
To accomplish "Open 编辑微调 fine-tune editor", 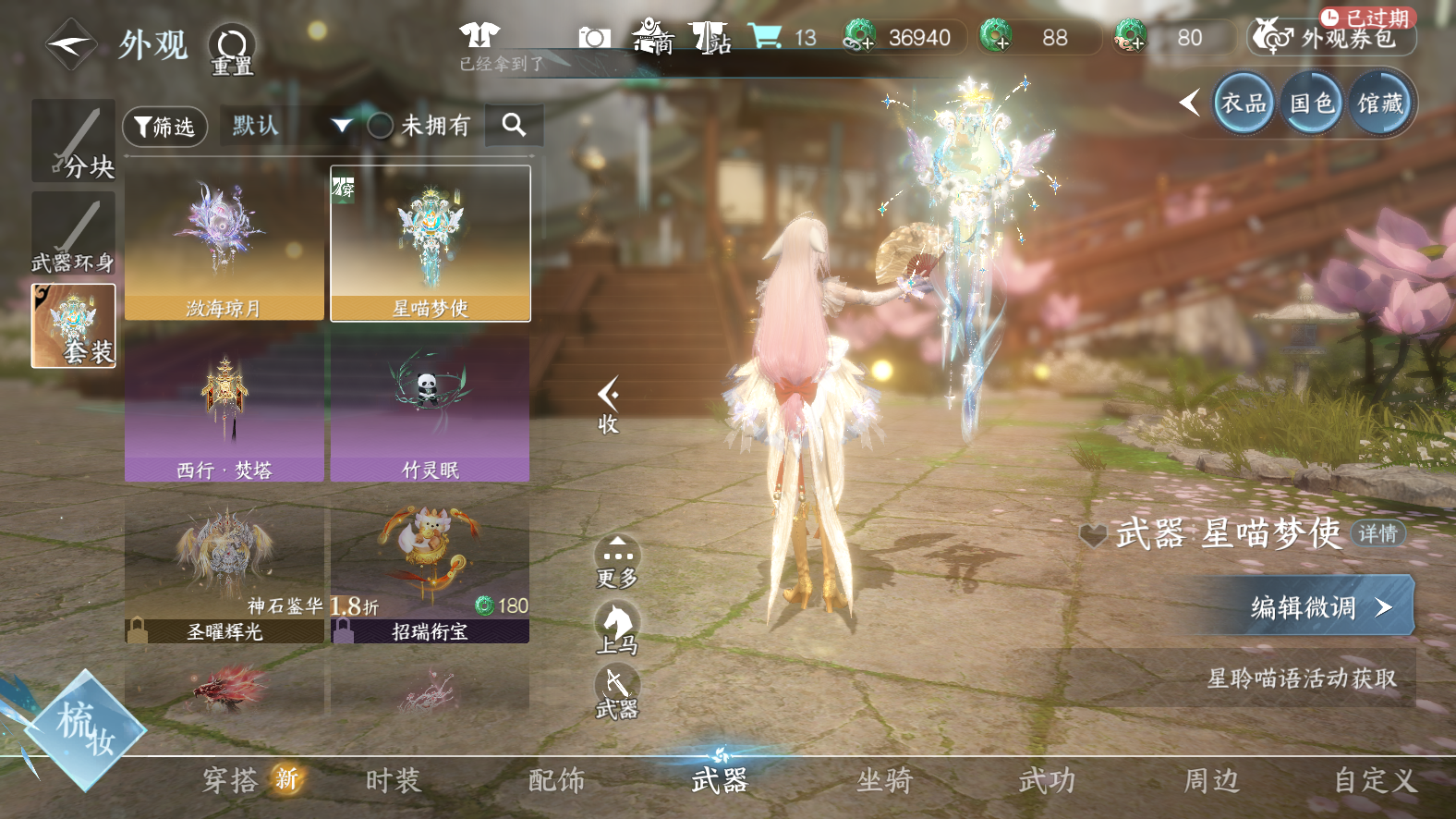I will 1314,606.
